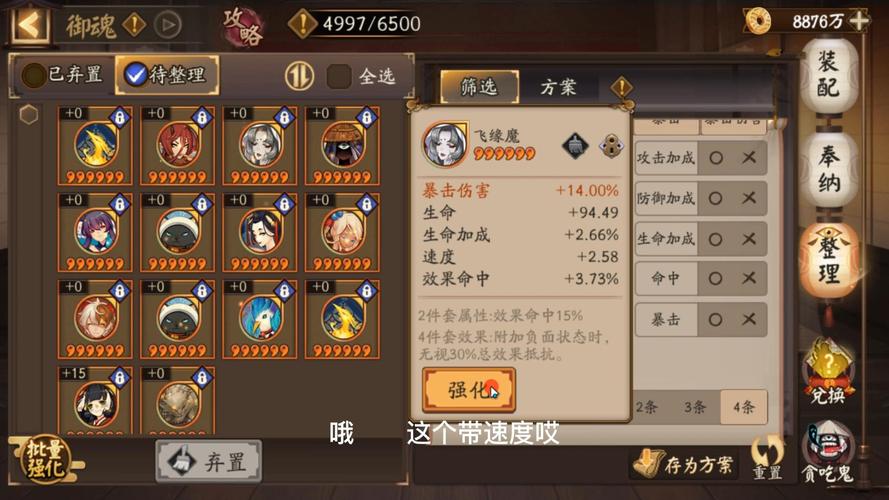Go back with the top-left arrow

[30, 23]
